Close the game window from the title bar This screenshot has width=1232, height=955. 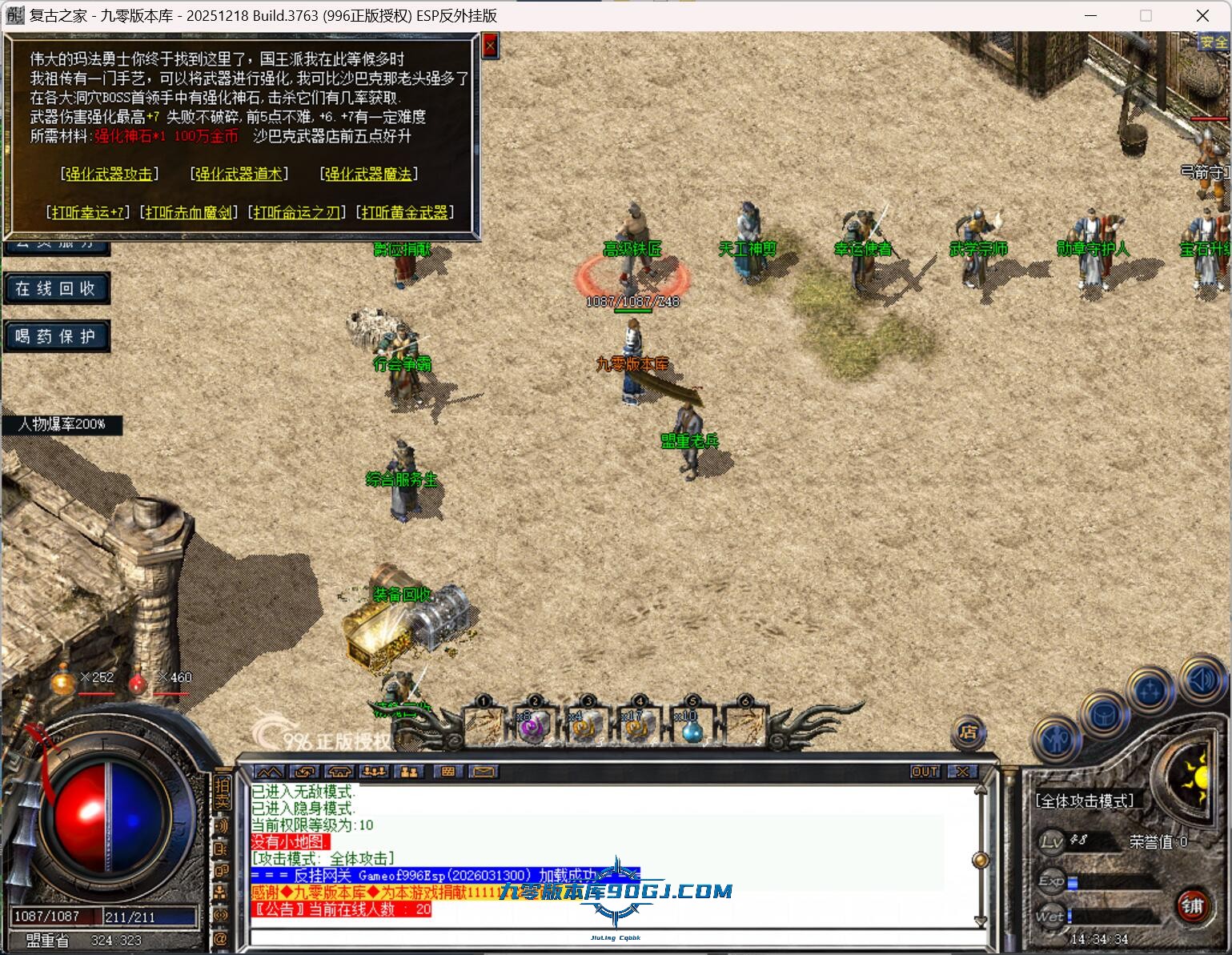point(1202,15)
